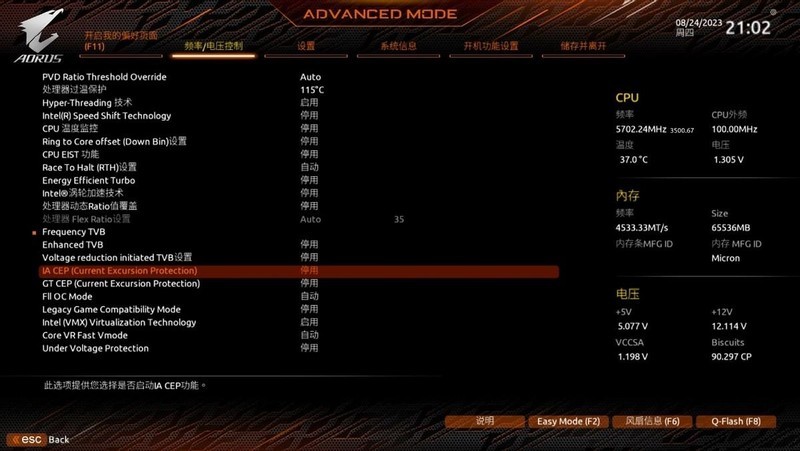Screen dimensions: 800x451
Task: Choose the GT CEP (Current Excursion Protection) setting
Action: pyautogui.click(x=121, y=284)
